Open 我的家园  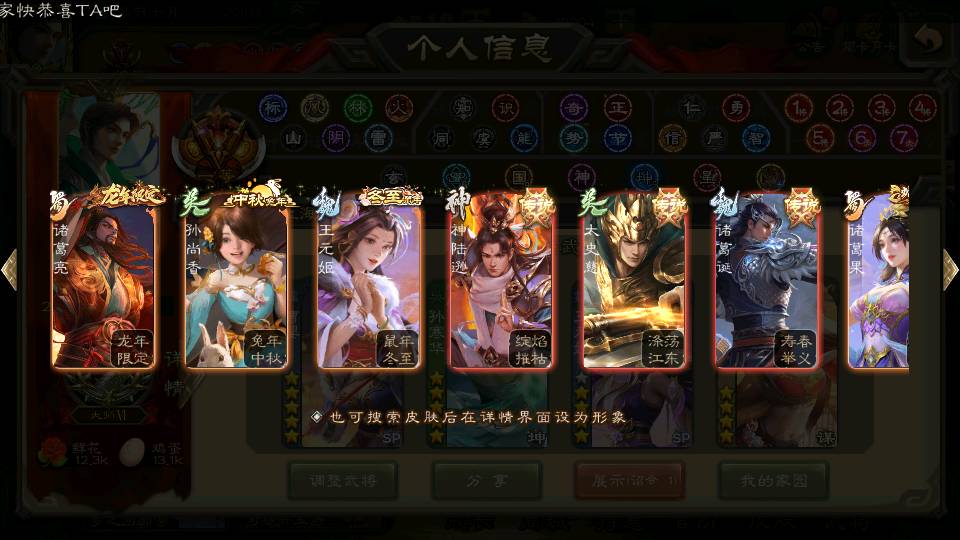tap(773, 481)
